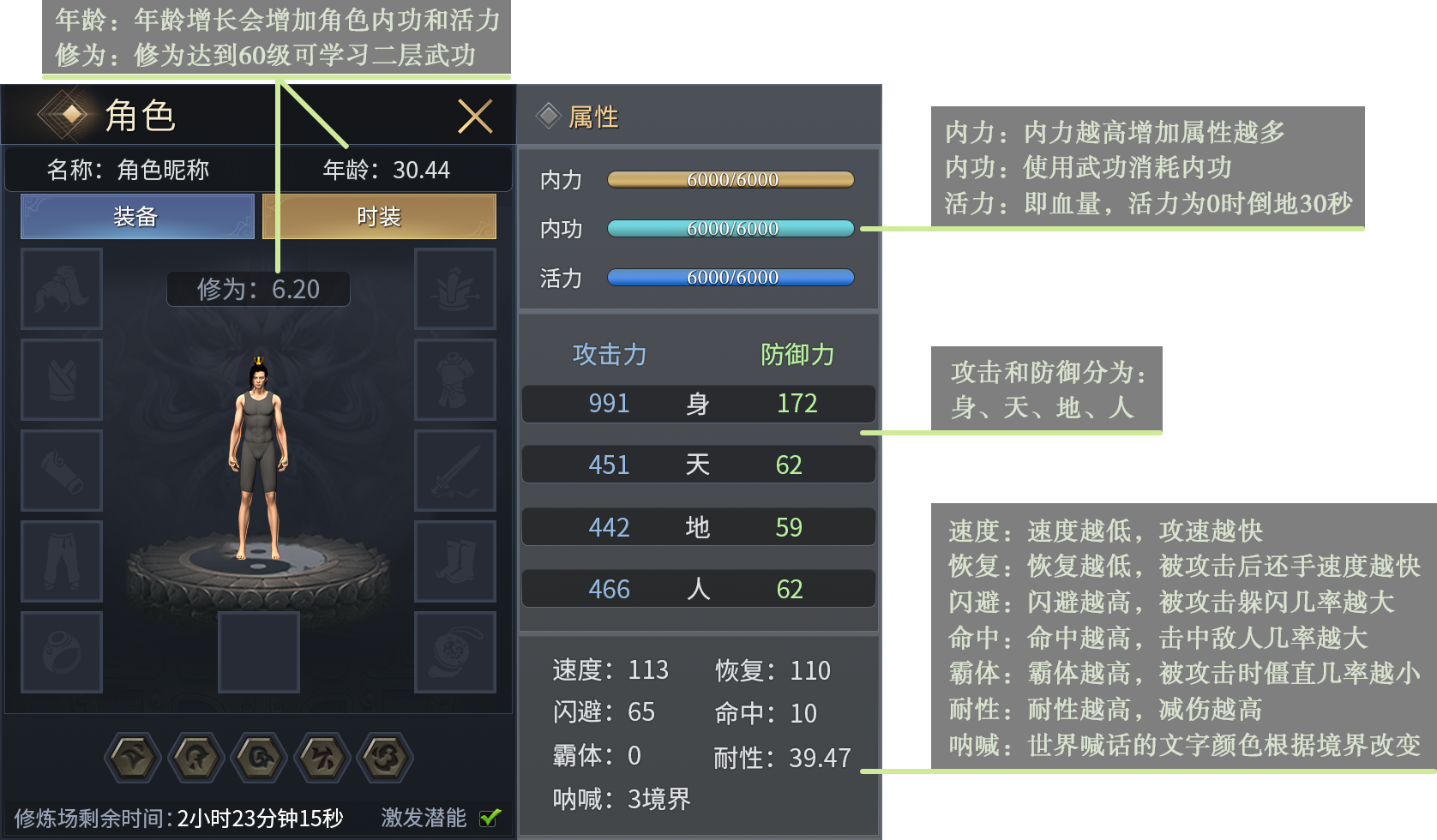Screen dimensions: 1437x840
Task: Choose the body armor slot
Action: coord(455,380)
